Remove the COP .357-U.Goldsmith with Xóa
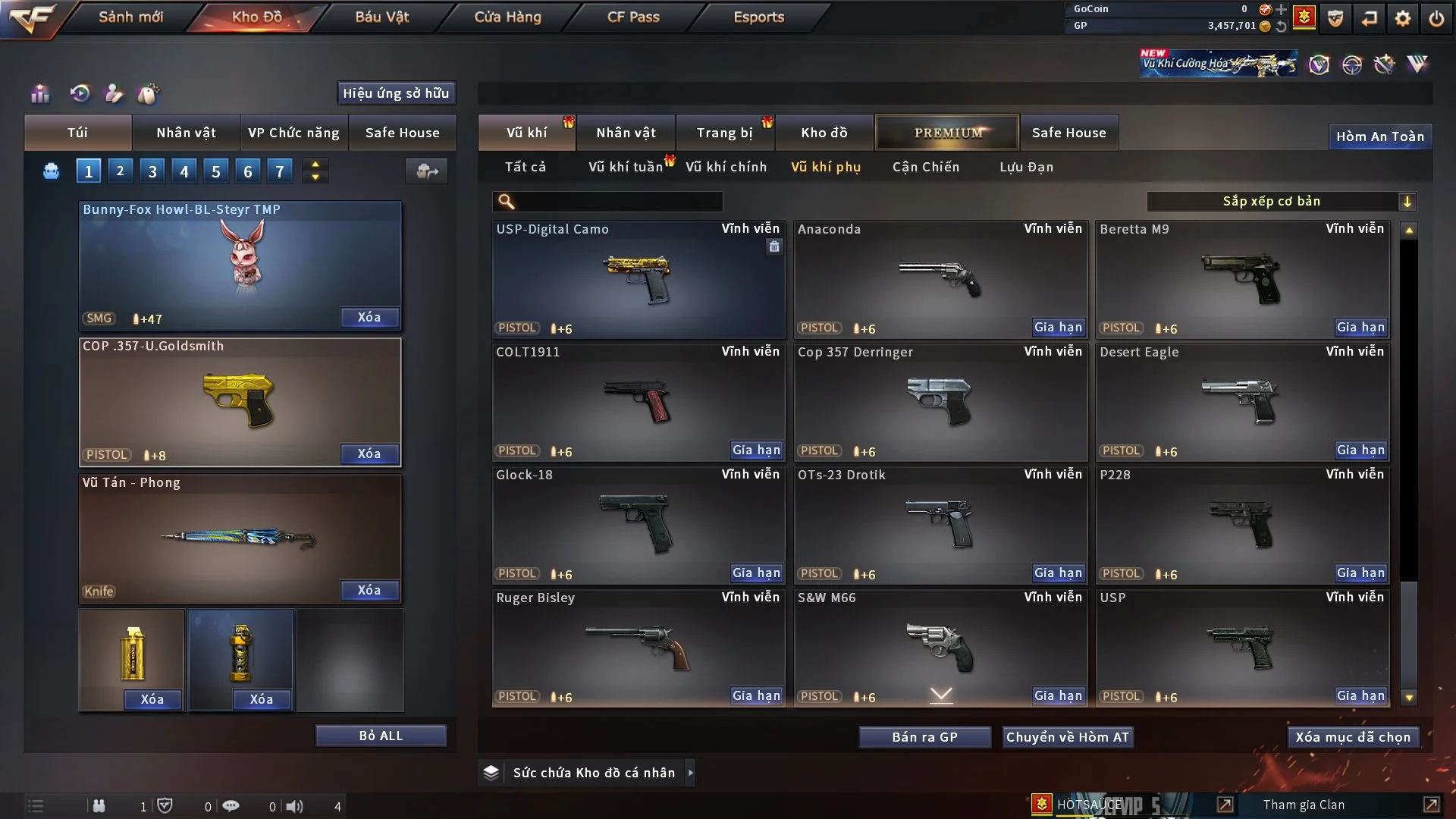Viewport: 1456px width, 819px height. coord(369,453)
